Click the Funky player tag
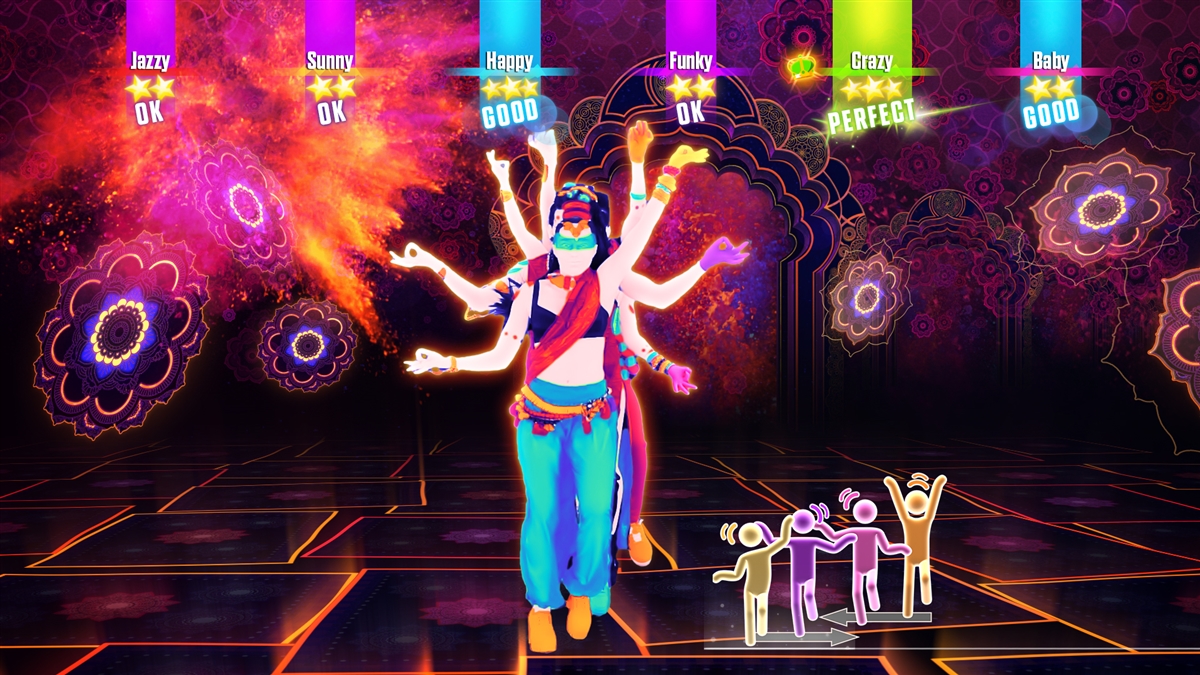The height and width of the screenshot is (675, 1200). tap(690, 61)
